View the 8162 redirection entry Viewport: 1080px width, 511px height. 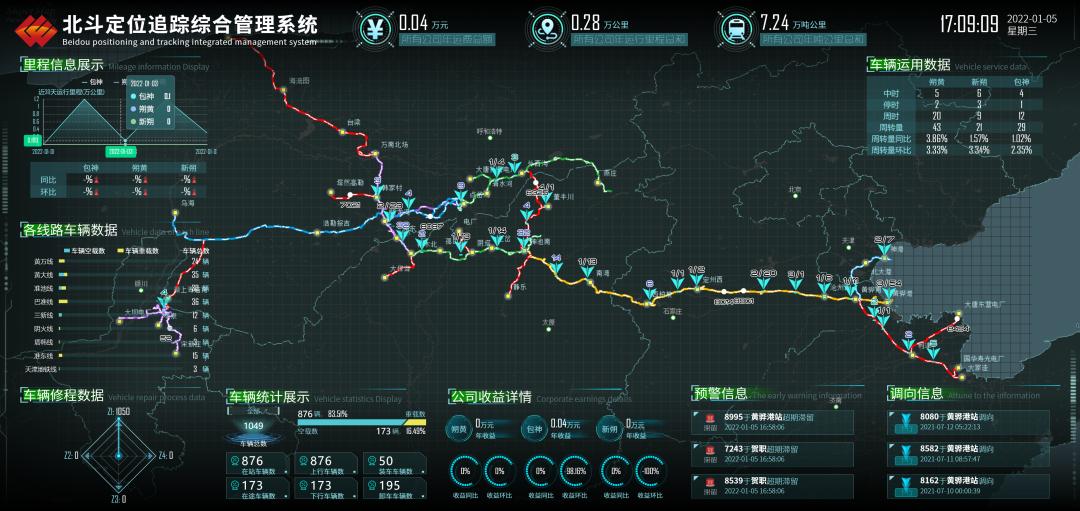[x=968, y=486]
